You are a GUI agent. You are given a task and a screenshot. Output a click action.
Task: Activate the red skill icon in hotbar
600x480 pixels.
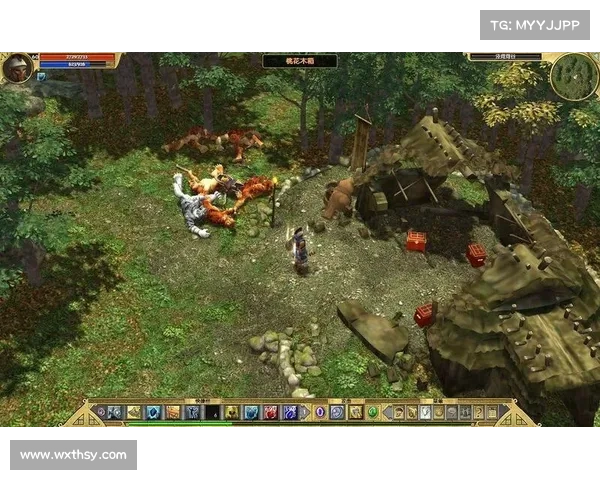tap(270, 412)
